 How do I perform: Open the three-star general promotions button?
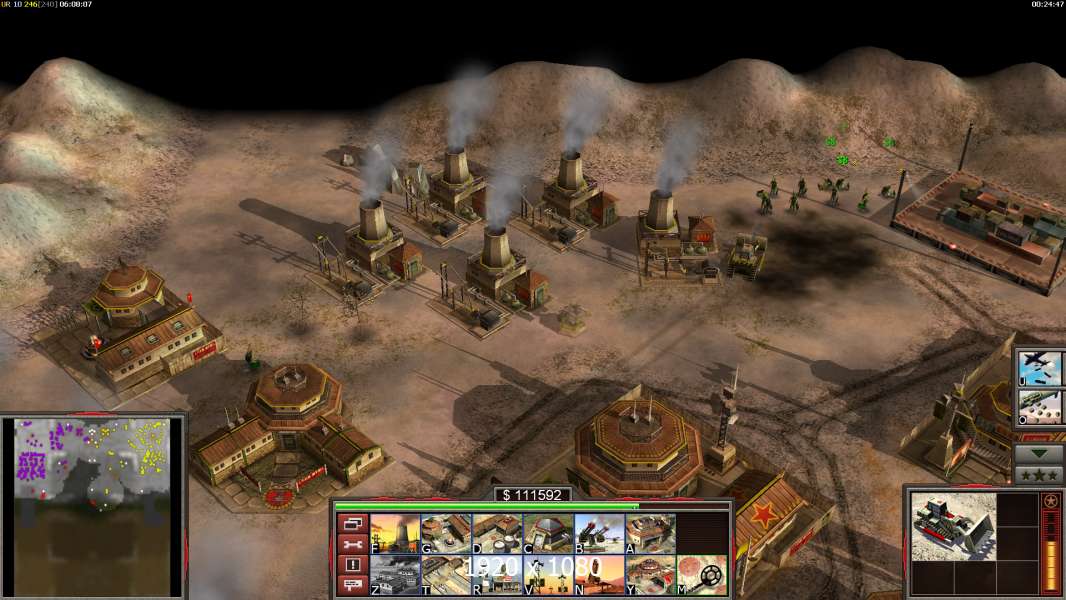click(1039, 474)
